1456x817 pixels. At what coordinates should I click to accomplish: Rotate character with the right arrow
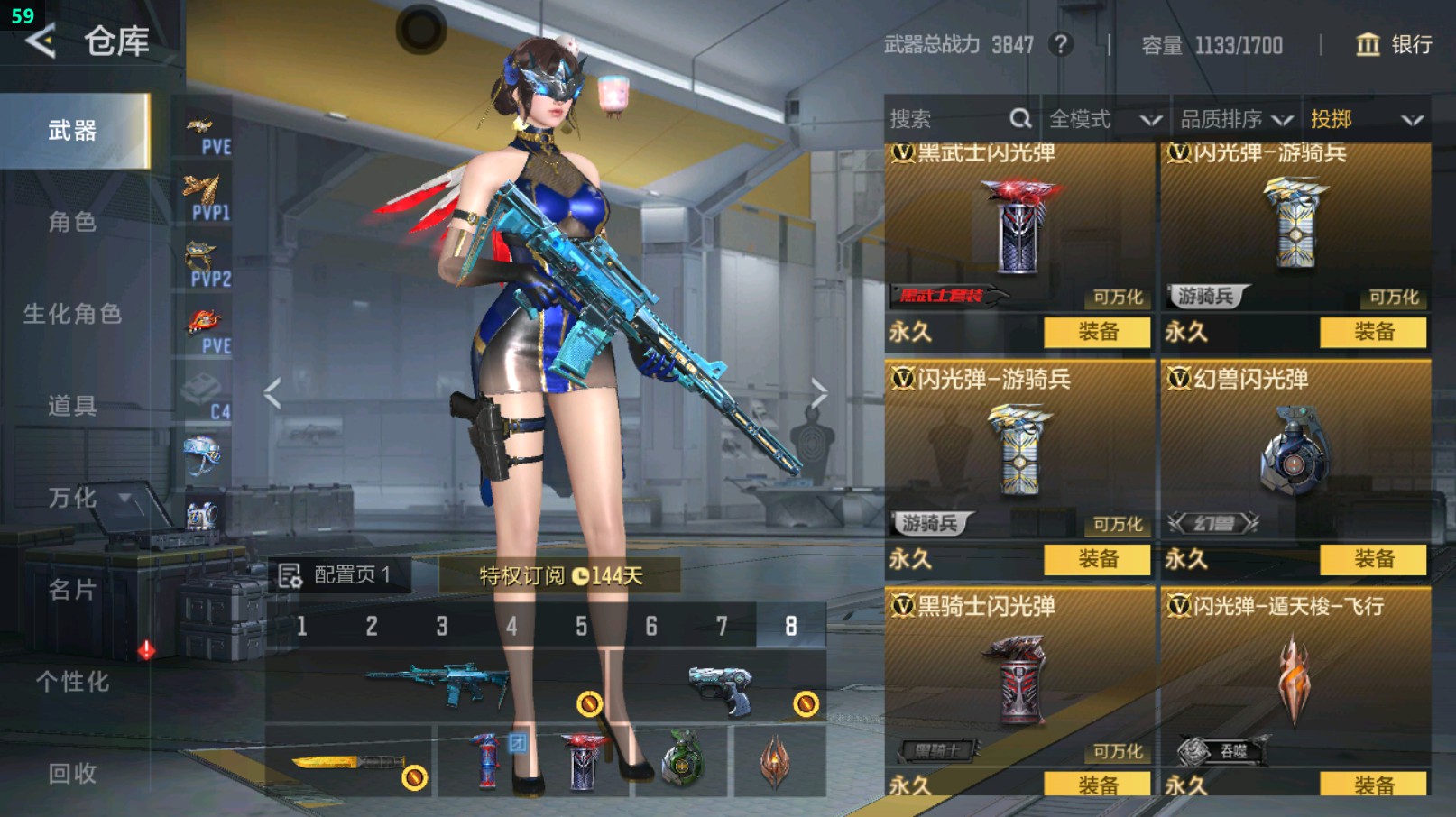[x=817, y=392]
